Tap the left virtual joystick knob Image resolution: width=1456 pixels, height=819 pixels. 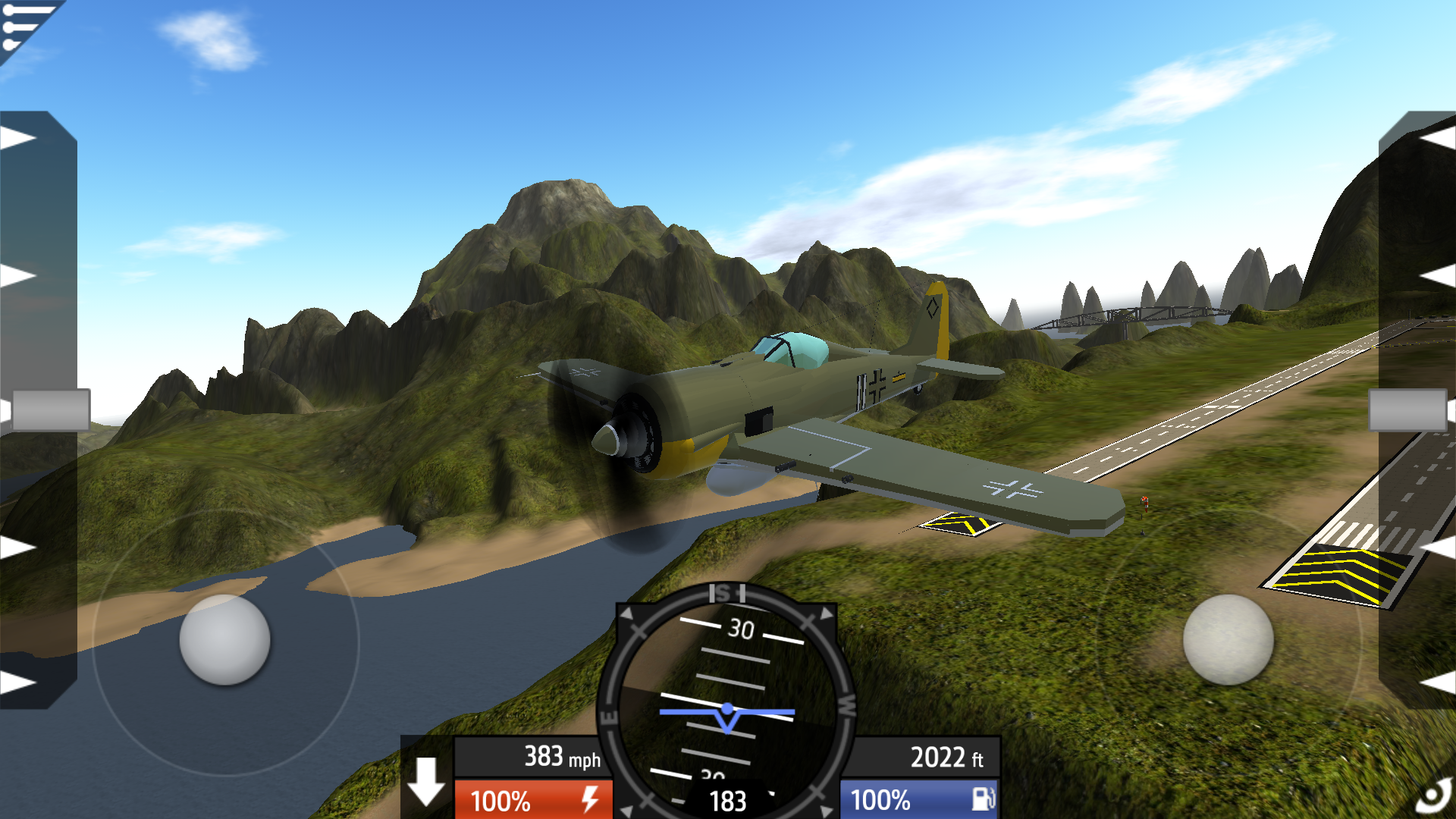click(224, 640)
